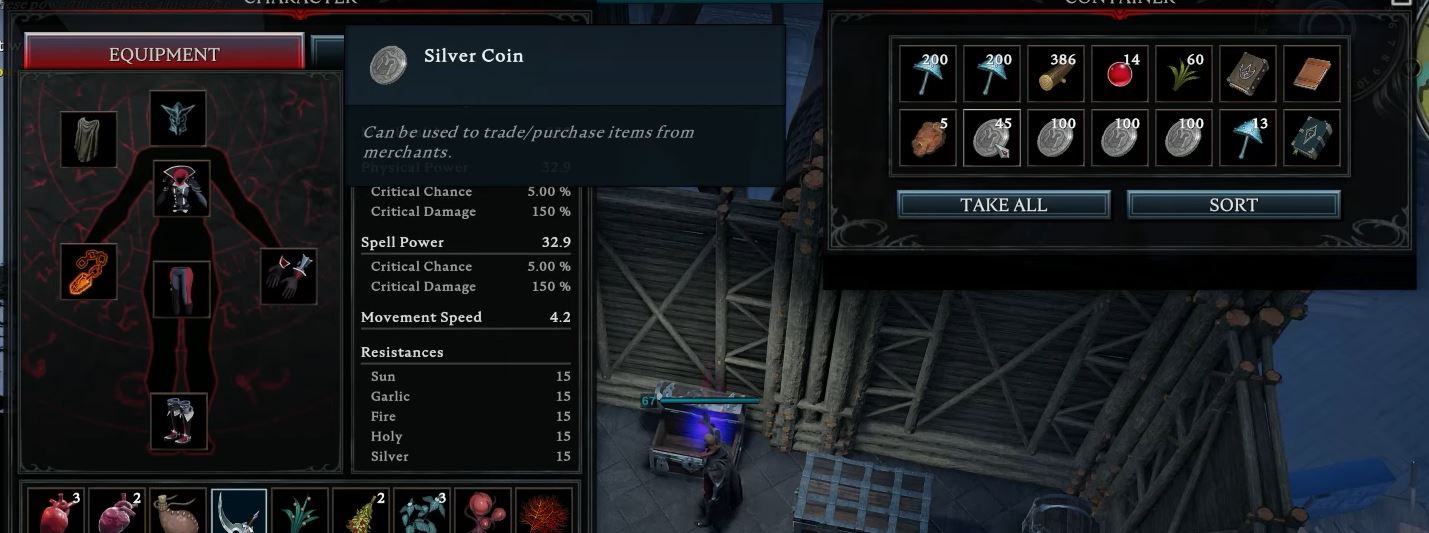Take all items from the container
This screenshot has height=533, width=1429.
pyautogui.click(x=1003, y=205)
